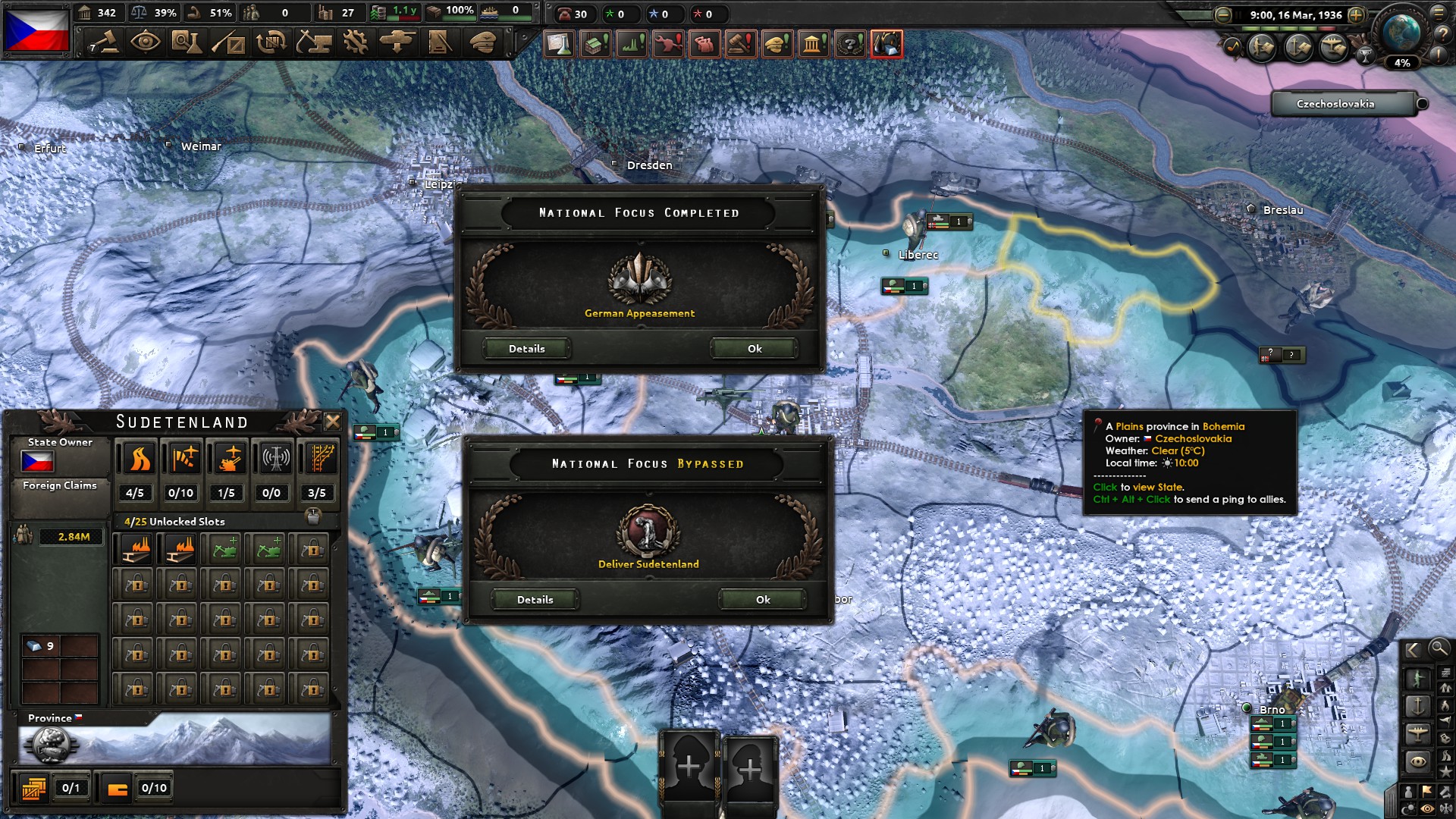The width and height of the screenshot is (1456, 819).
Task: Select the espionage eye icon on the toolbar
Action: click(146, 43)
